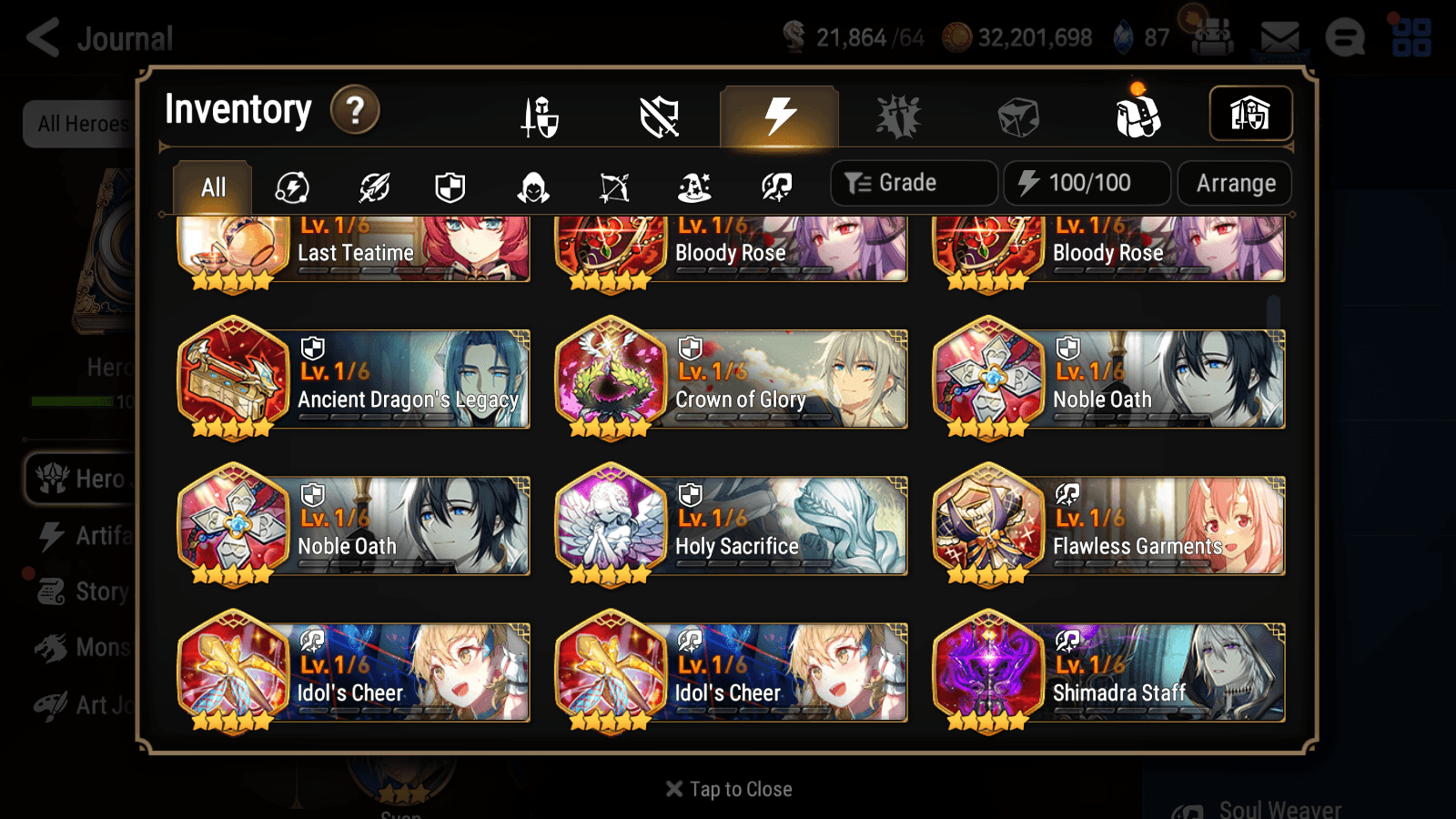Open the Storage house icon
The width and height of the screenshot is (1456, 819).
pyautogui.click(x=1250, y=113)
